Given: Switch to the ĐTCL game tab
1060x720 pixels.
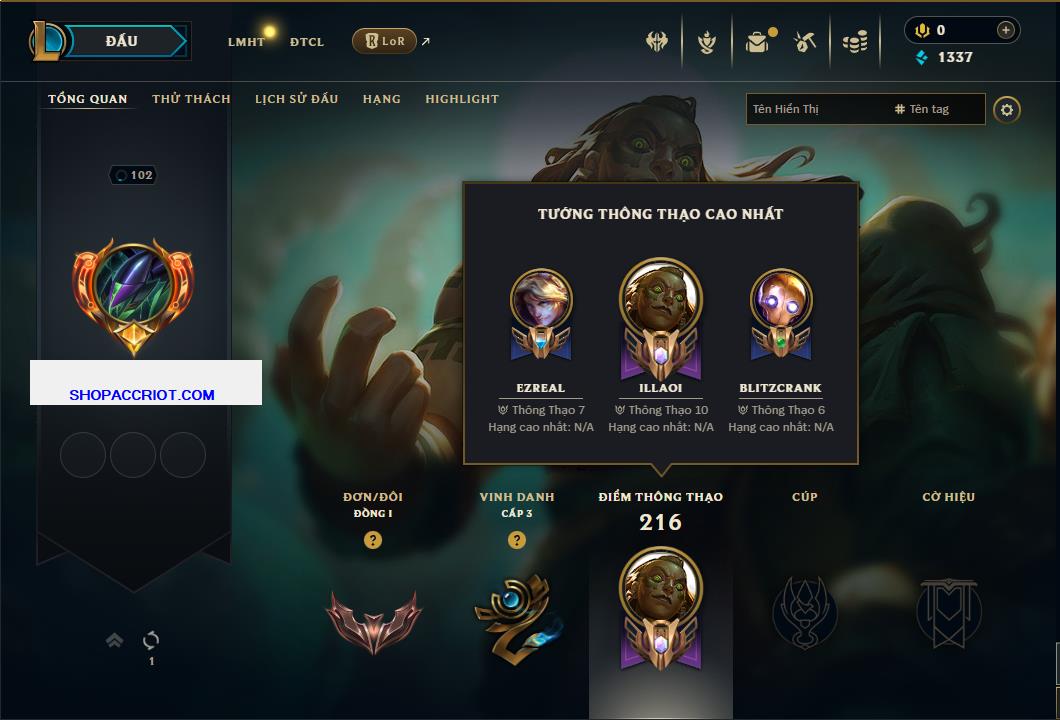Looking at the screenshot, I should [x=307, y=42].
